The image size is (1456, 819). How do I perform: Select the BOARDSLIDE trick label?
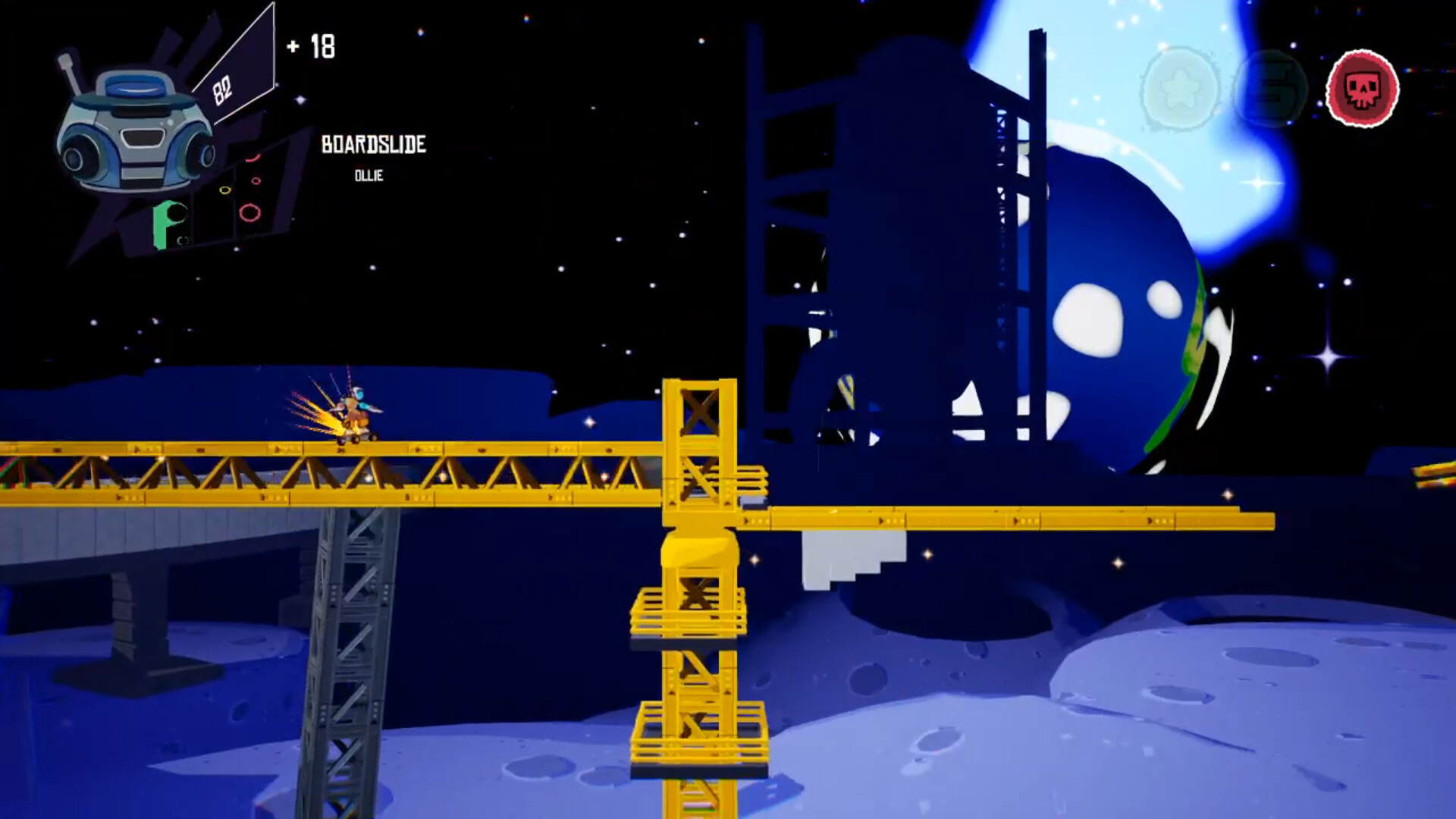[374, 144]
